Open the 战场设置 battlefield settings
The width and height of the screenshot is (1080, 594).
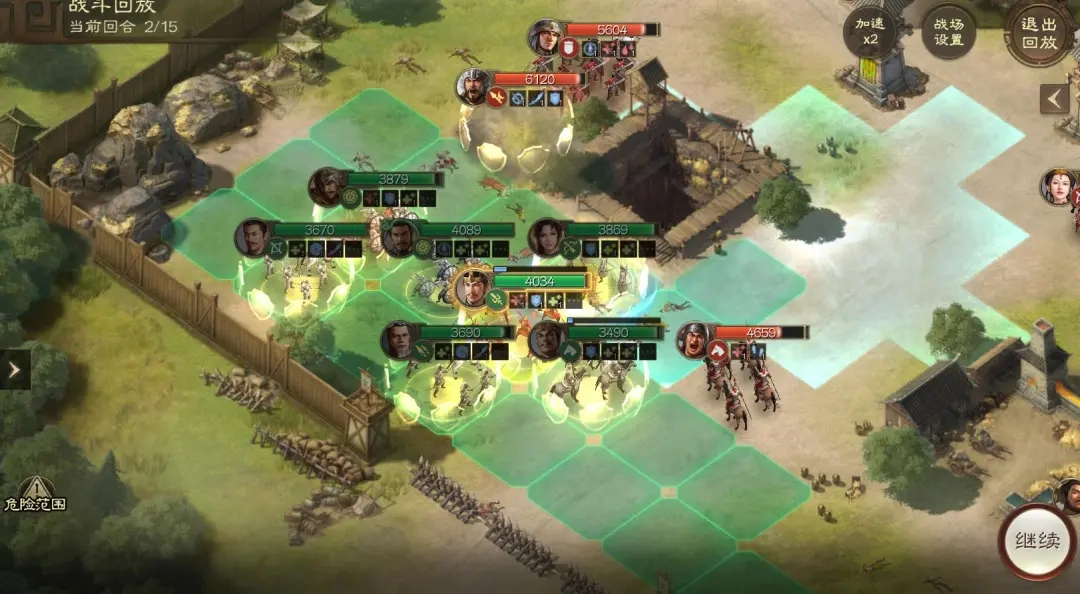pos(948,32)
